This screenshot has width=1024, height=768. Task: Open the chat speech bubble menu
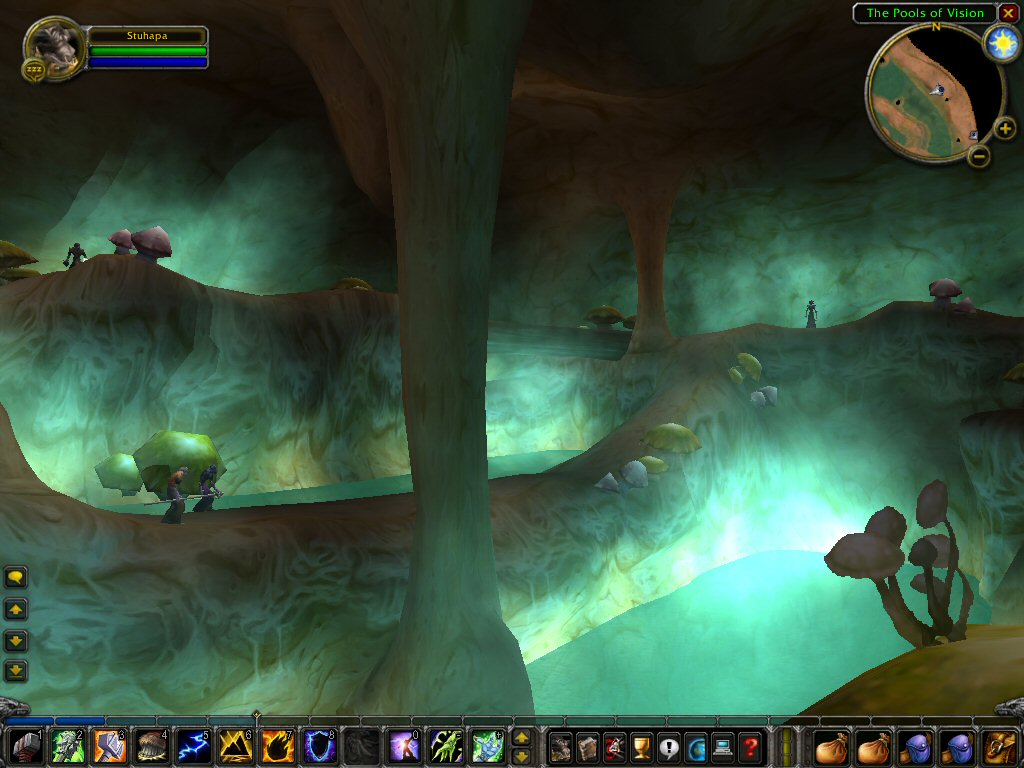[16, 577]
